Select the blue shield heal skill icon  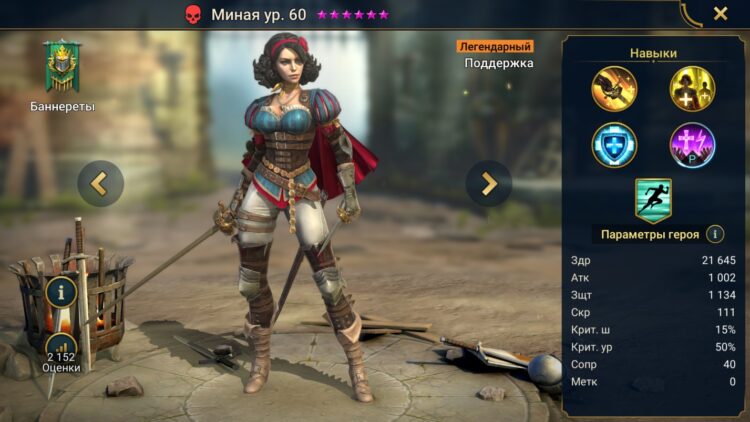point(614,146)
